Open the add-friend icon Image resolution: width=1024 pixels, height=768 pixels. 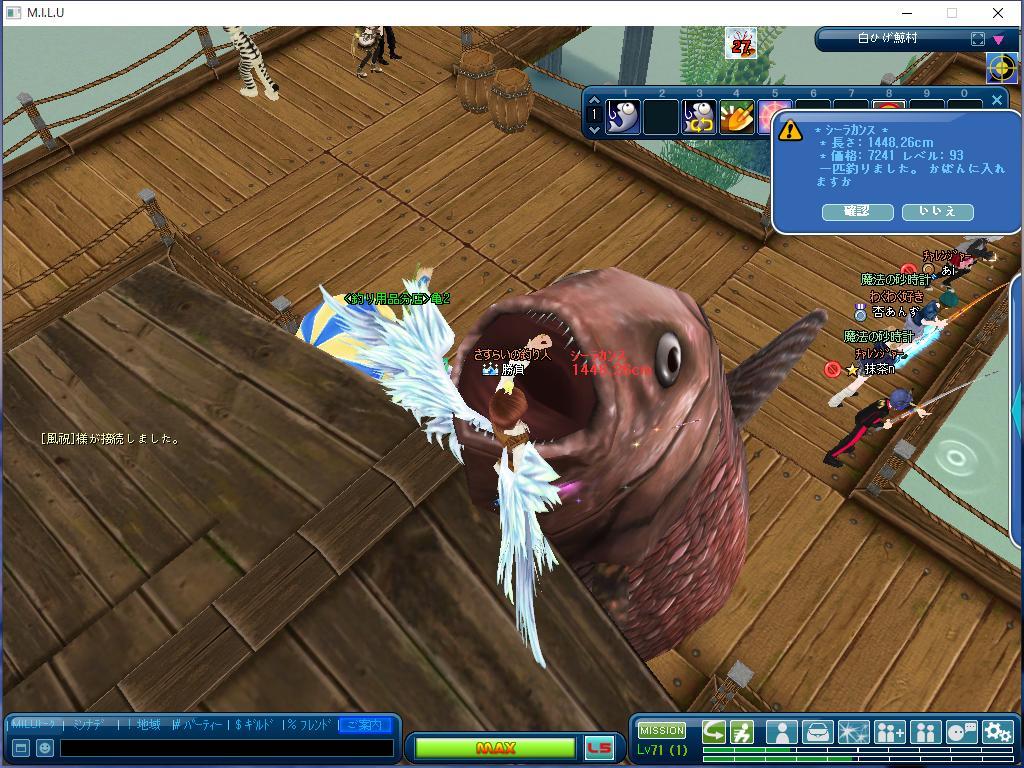[x=889, y=732]
